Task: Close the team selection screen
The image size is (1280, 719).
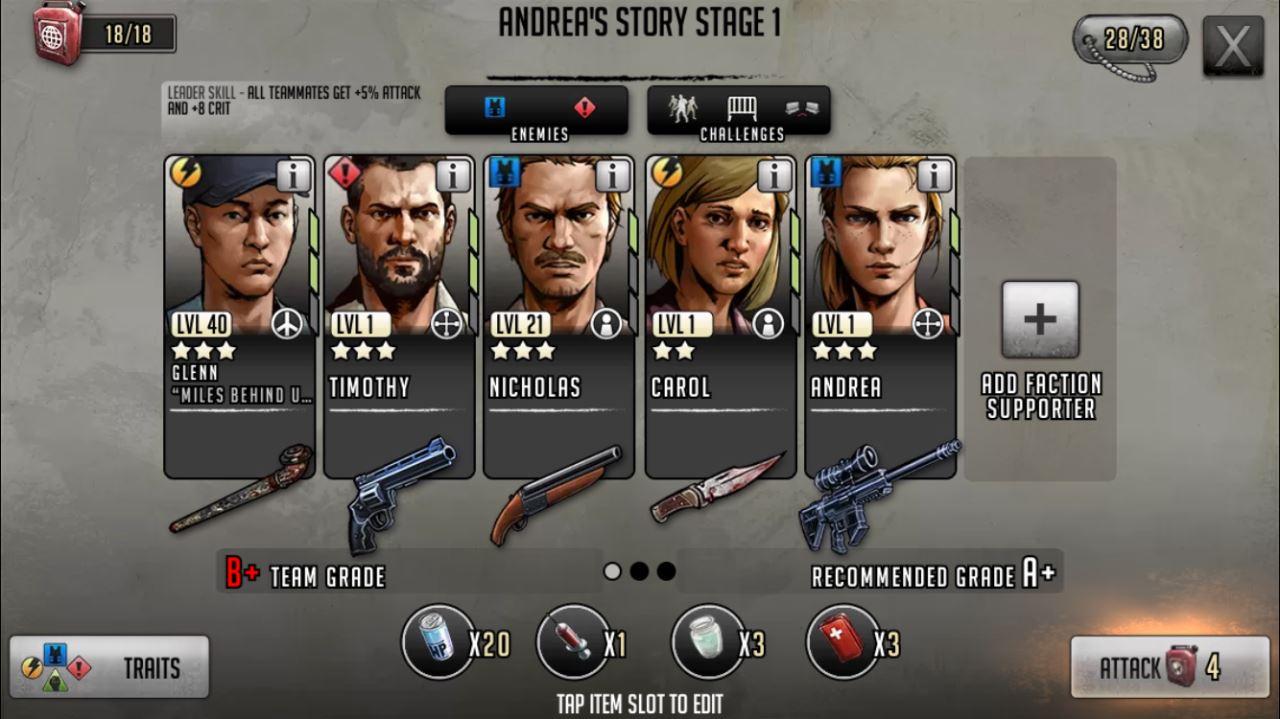Action: tap(1233, 46)
